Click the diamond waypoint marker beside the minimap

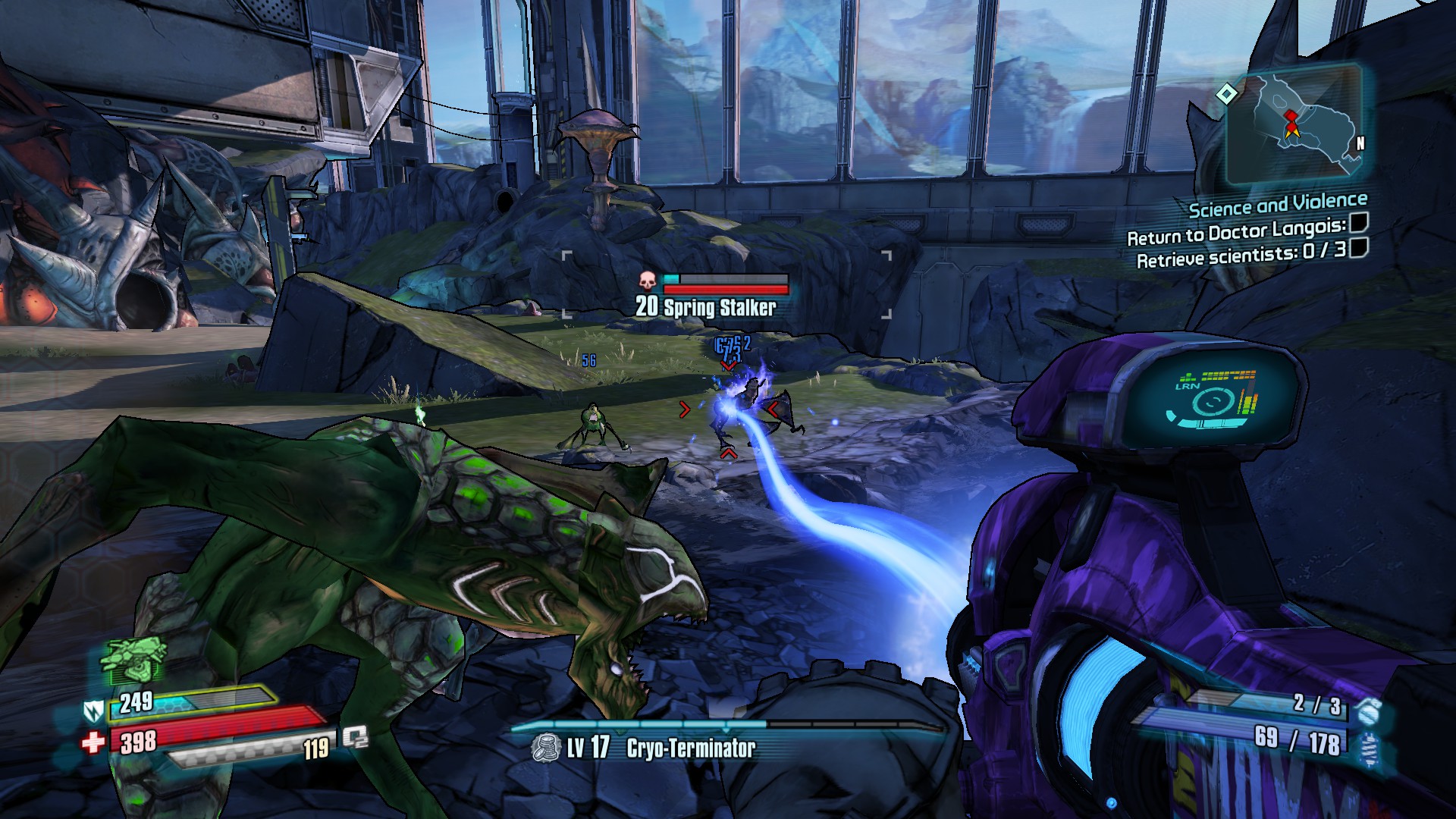click(x=1226, y=94)
